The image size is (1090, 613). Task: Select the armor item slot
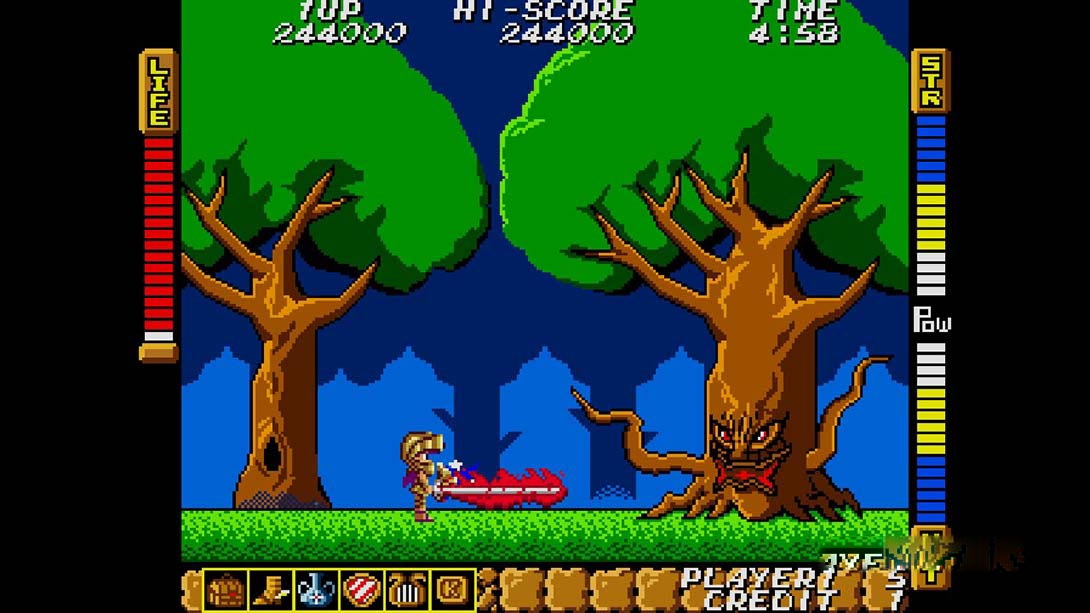(x=226, y=590)
